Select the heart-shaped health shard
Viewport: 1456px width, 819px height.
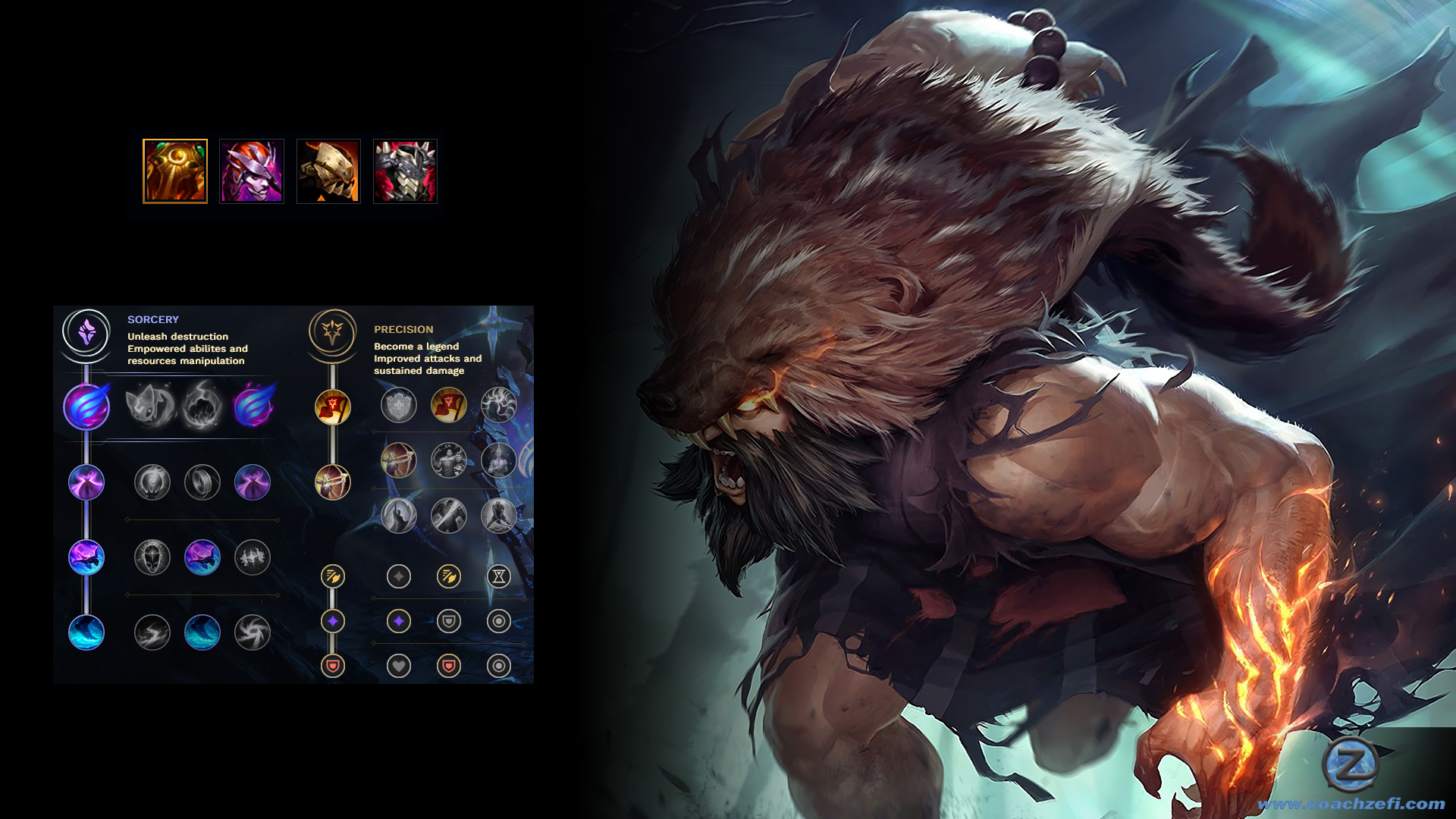[399, 666]
